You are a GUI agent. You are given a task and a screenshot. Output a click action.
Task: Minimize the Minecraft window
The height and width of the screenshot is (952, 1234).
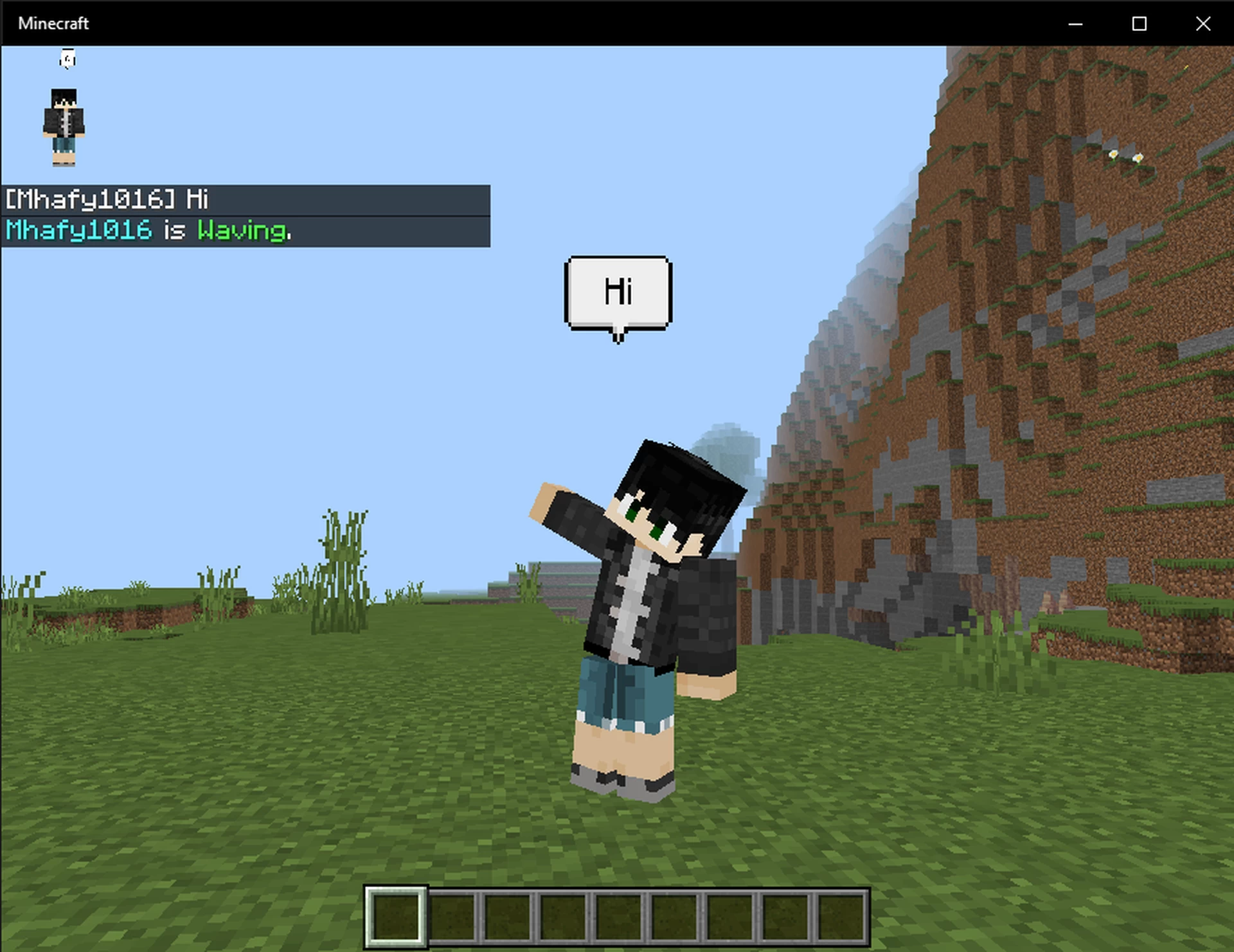1075,24
